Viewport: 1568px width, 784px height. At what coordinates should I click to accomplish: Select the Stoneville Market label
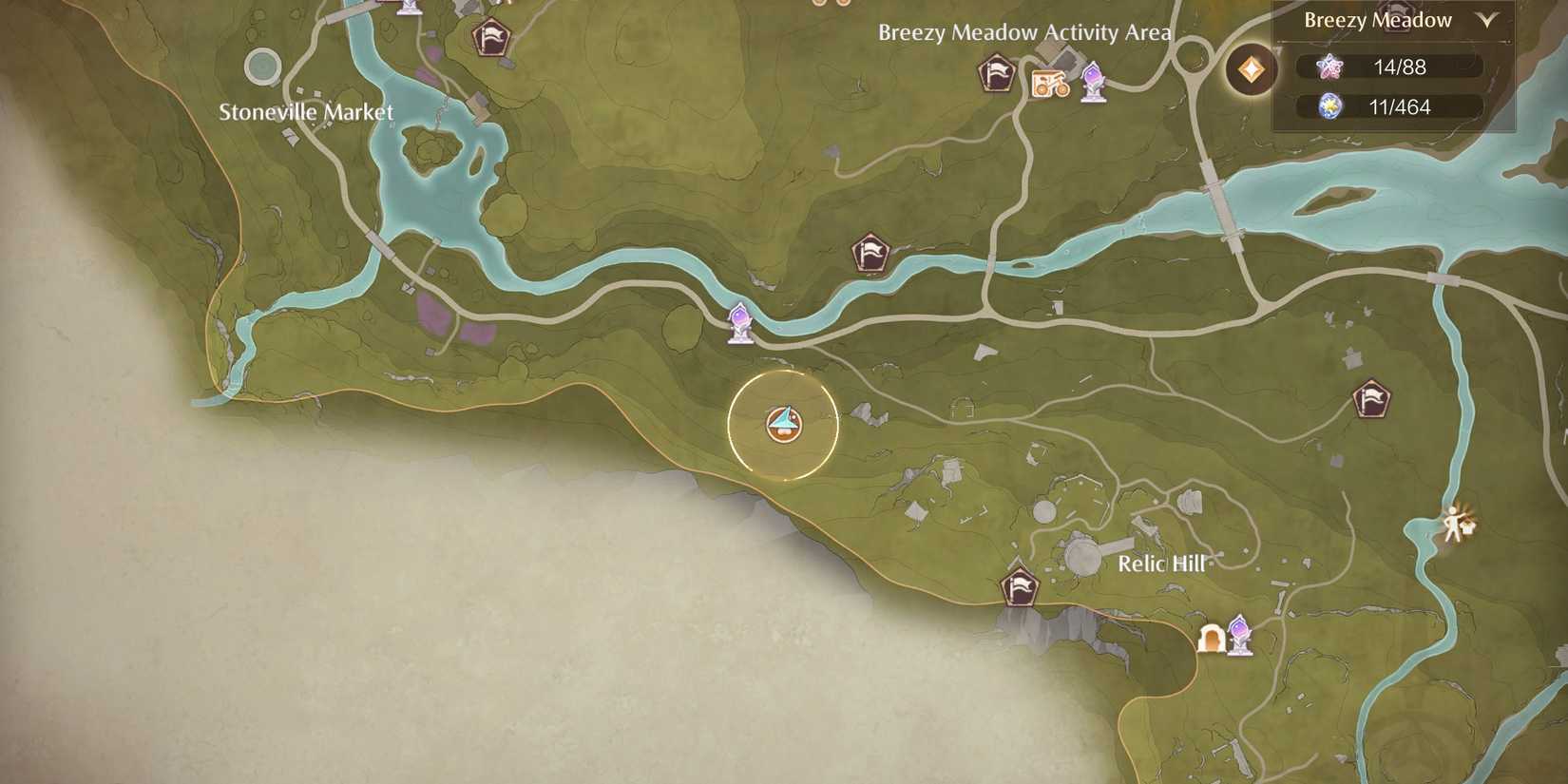click(x=306, y=111)
